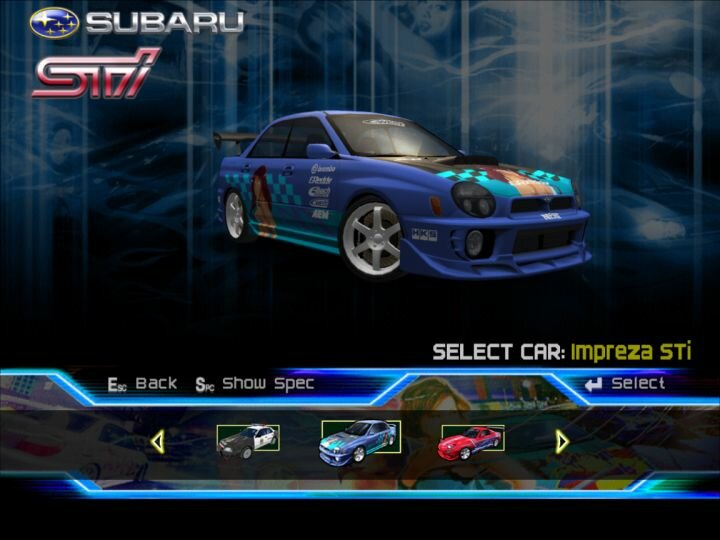This screenshot has width=720, height=540.
Task: Choose the blue Impreza STi thumbnail
Action: click(360, 438)
